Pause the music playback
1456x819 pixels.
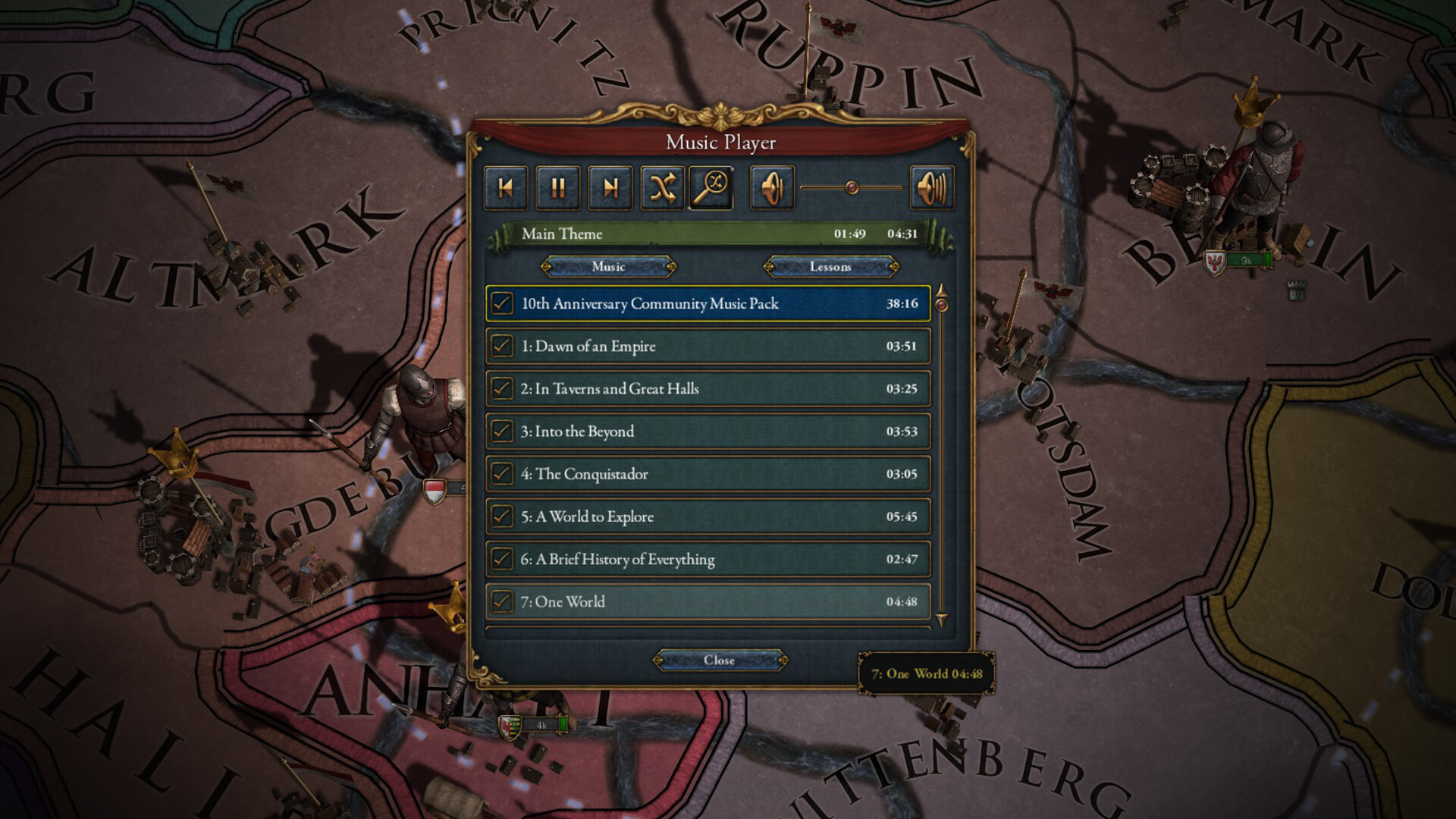click(x=558, y=188)
